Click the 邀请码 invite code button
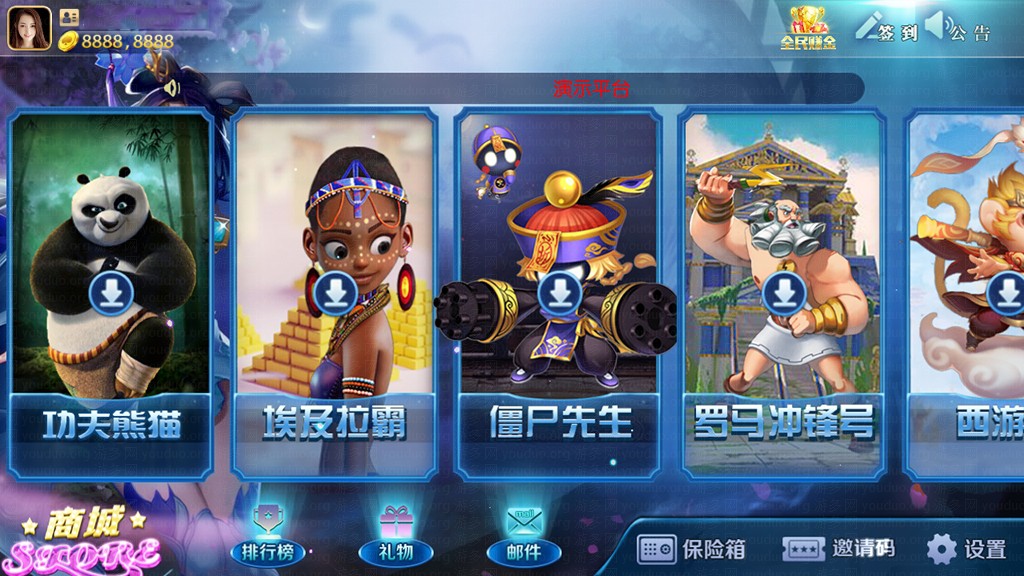 838,548
